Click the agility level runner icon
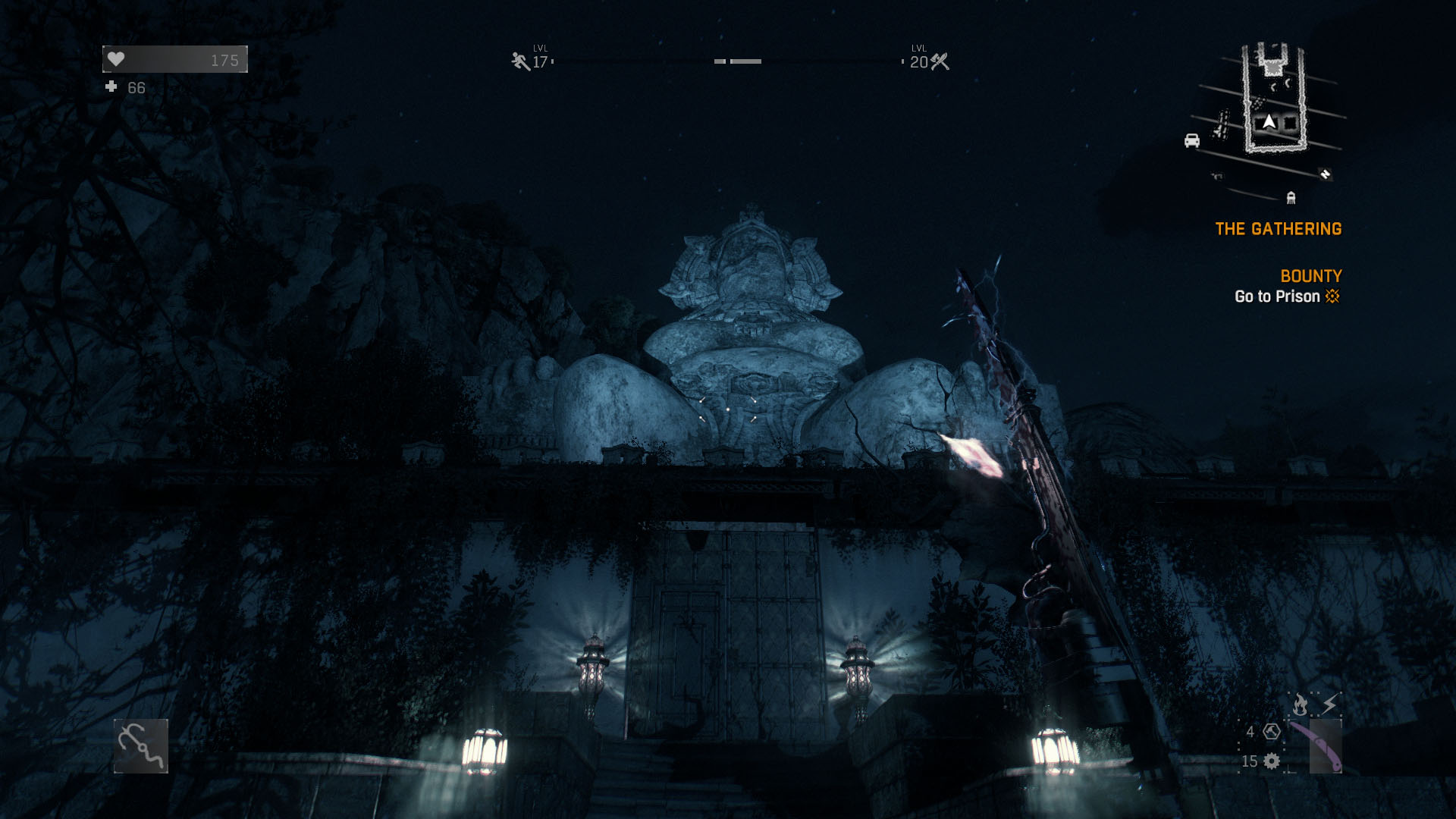1456x819 pixels. tap(520, 61)
